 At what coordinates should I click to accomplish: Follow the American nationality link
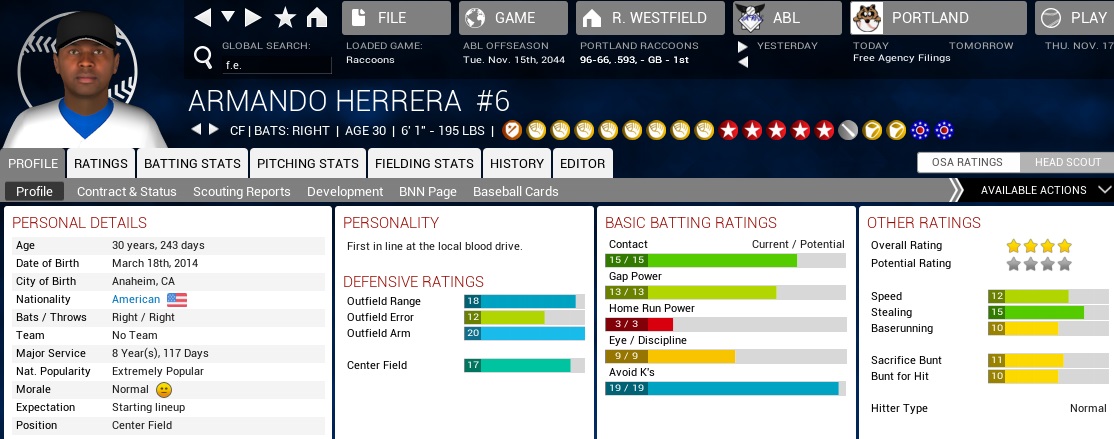[x=136, y=299]
